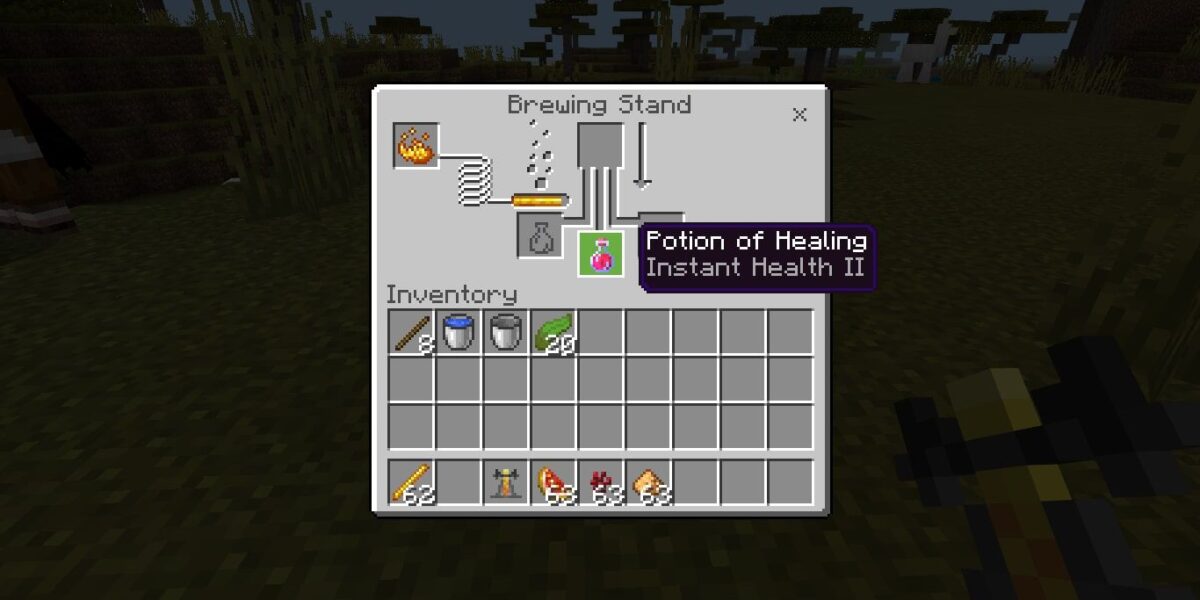The image size is (1200, 600).
Task: Select the empty bucket
Action: pos(506,332)
